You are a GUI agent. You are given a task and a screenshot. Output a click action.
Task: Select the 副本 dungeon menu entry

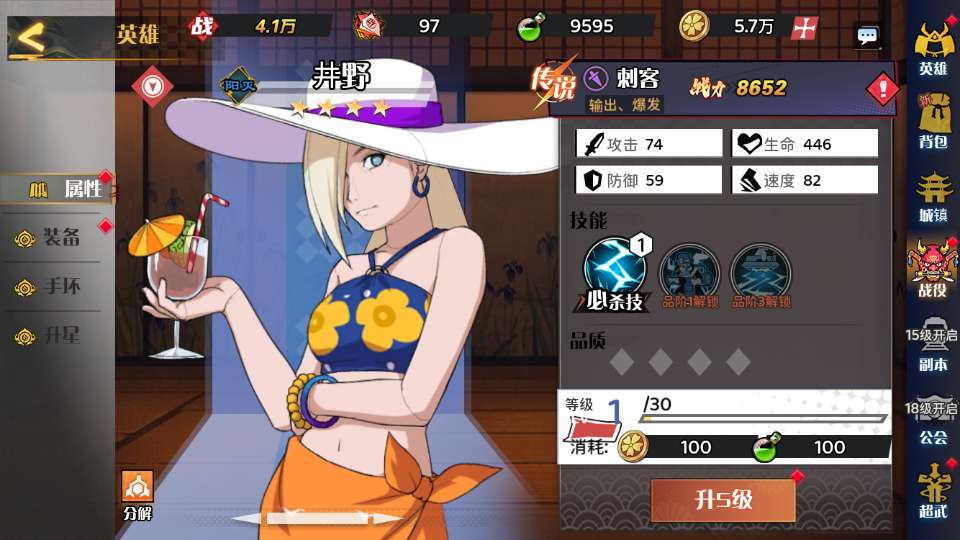coord(932,350)
